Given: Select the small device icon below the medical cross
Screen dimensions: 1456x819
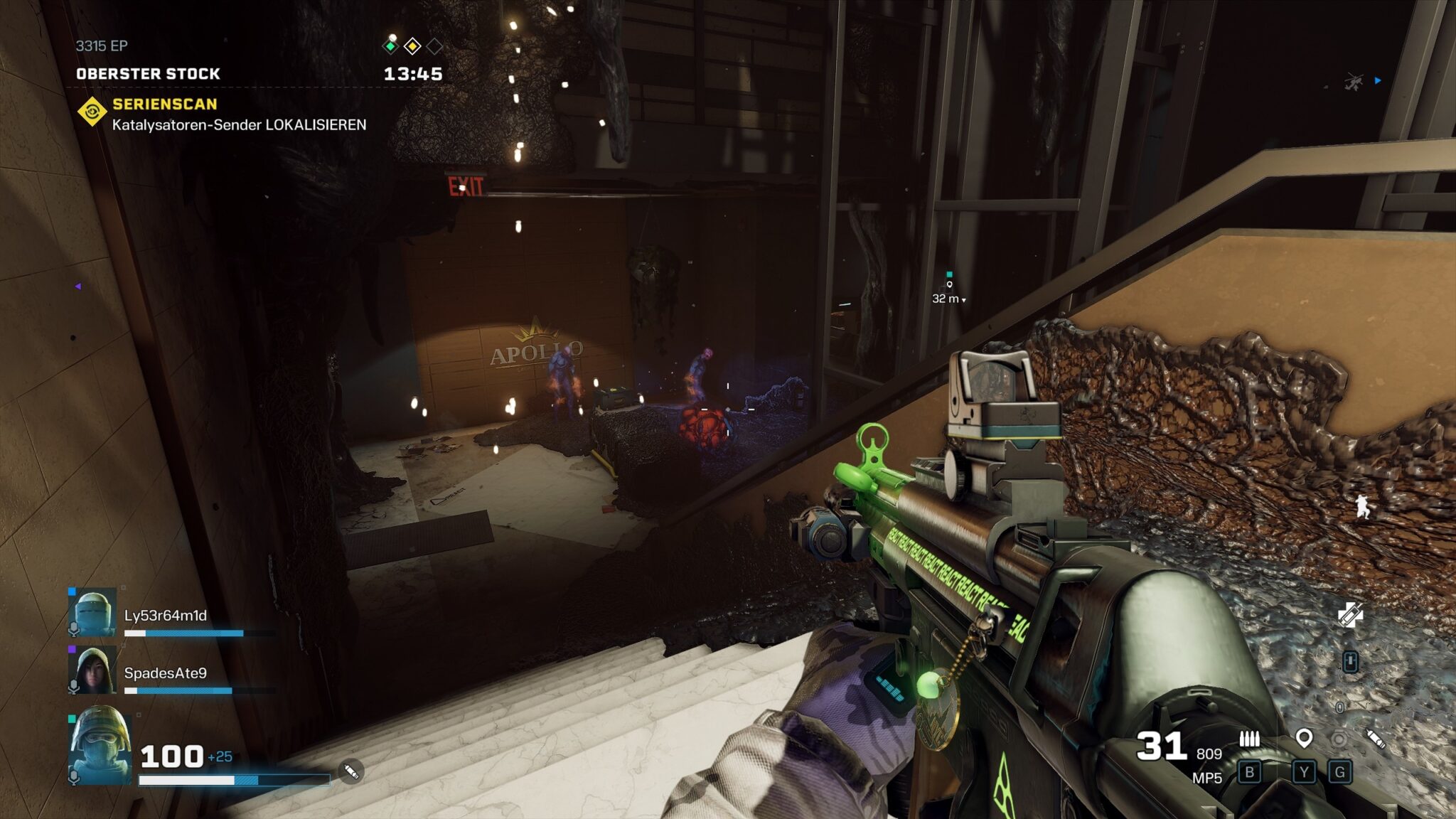Looking at the screenshot, I should click(1350, 662).
